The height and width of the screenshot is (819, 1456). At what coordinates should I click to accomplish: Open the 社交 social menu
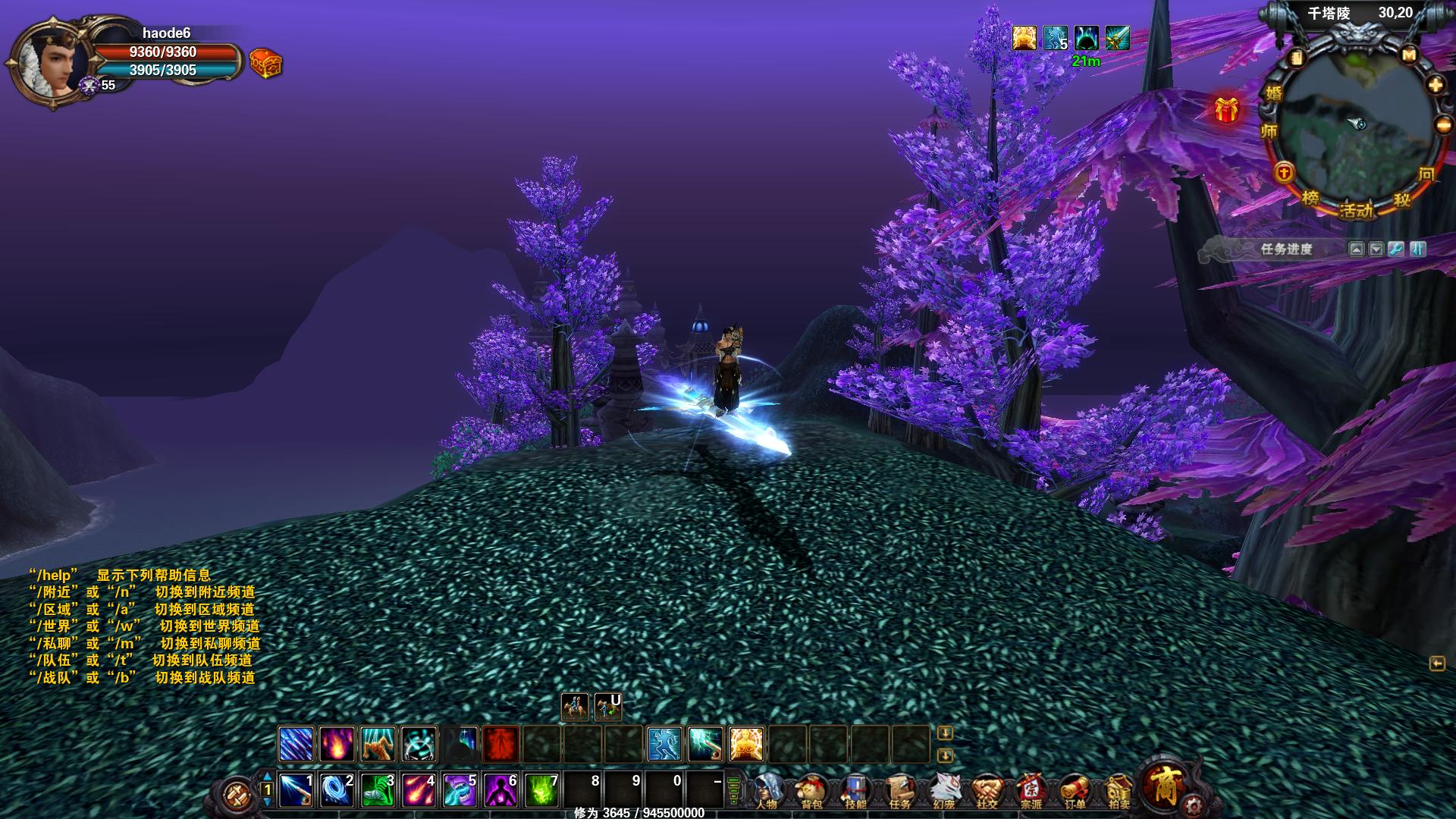[987, 791]
